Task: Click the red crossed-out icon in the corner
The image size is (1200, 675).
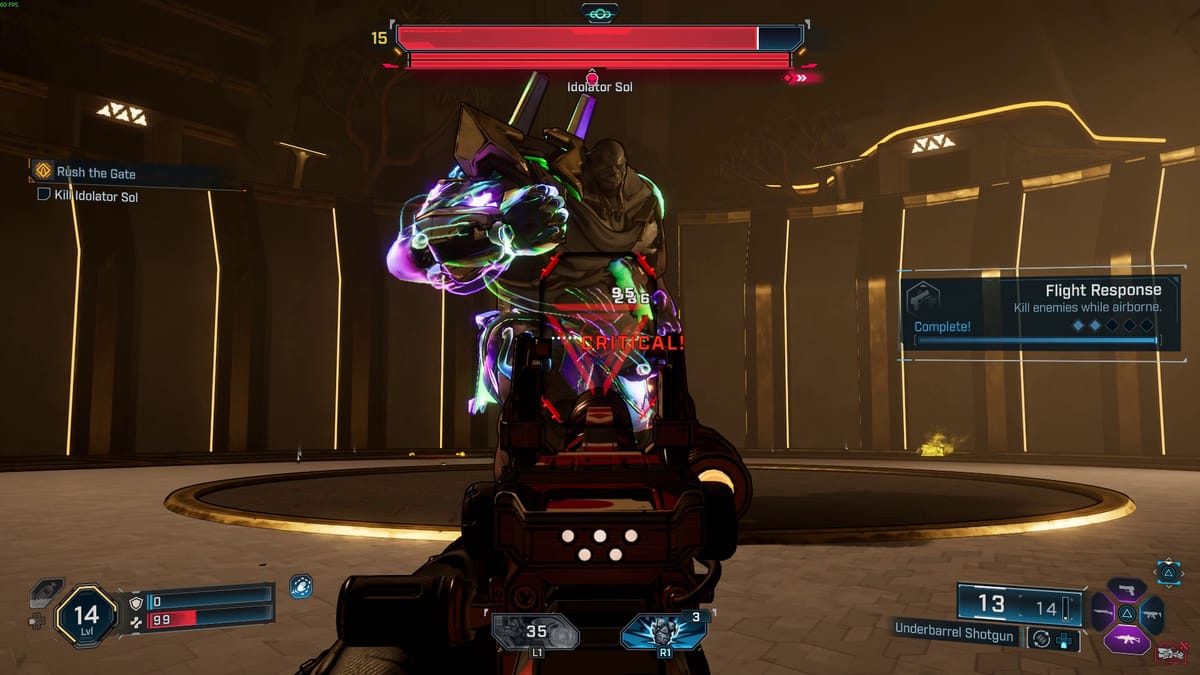Action: coord(1172,655)
